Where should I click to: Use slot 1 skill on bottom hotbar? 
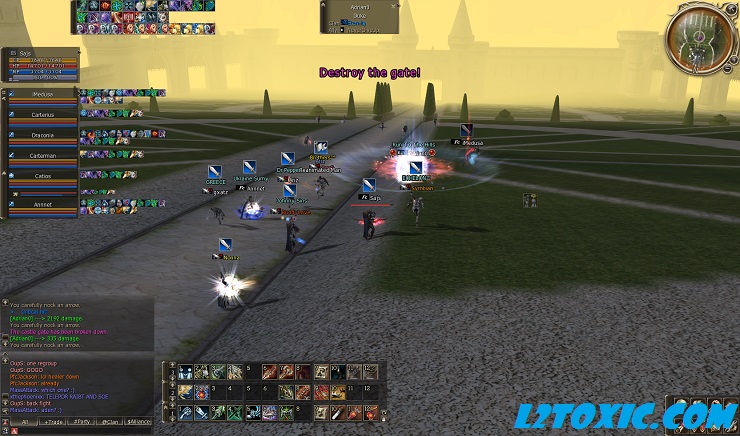(x=186, y=412)
